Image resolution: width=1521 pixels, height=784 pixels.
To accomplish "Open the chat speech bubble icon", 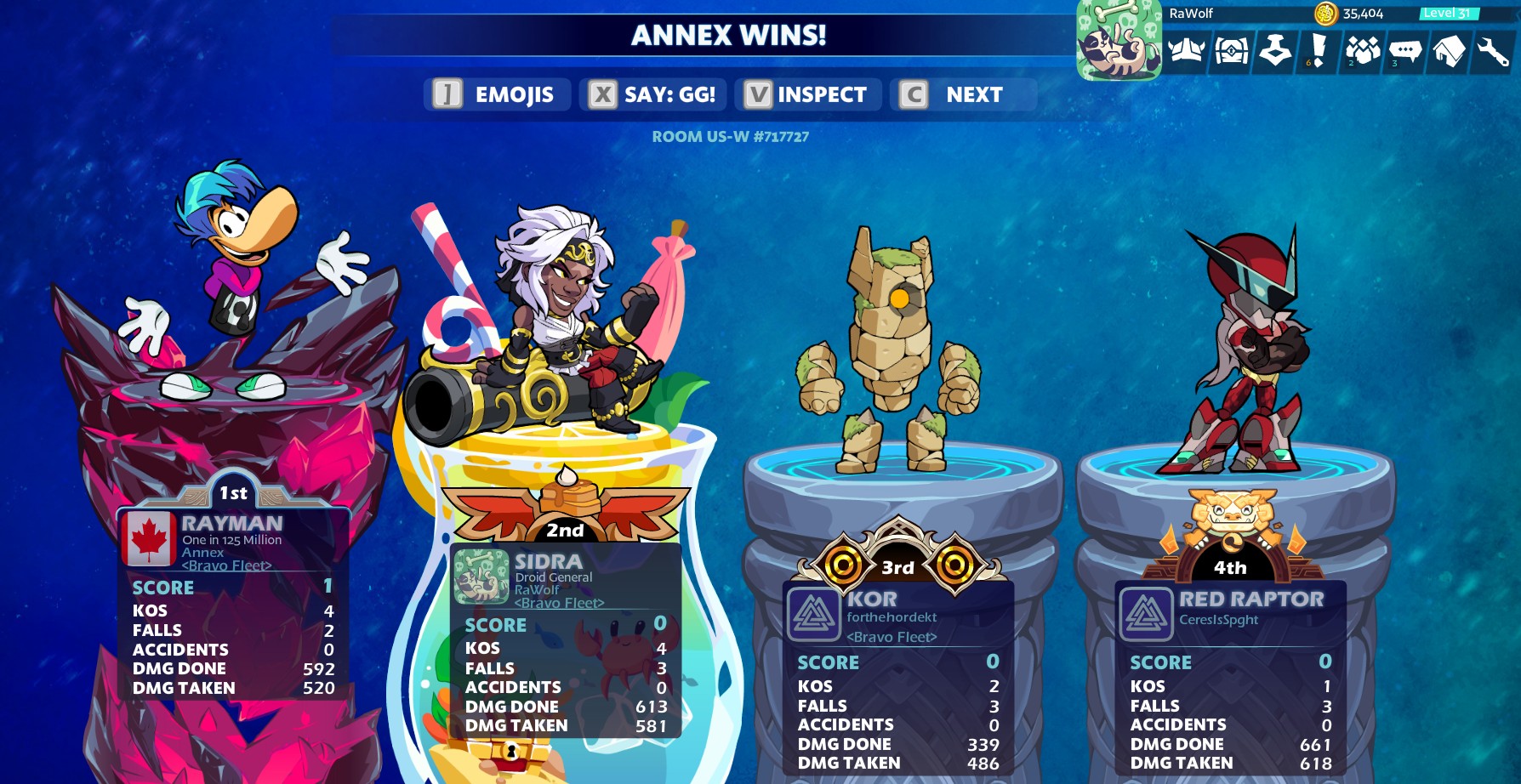I will coord(1405,52).
